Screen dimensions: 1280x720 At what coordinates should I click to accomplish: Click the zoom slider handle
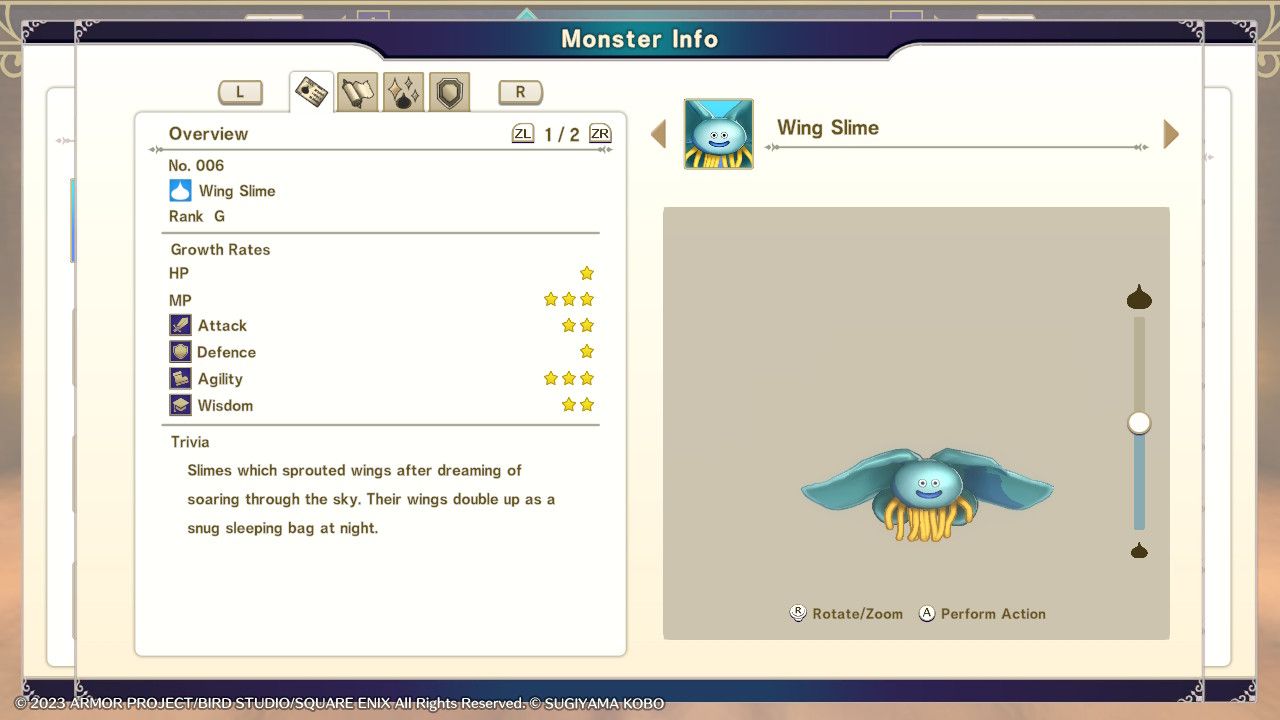[x=1137, y=423]
